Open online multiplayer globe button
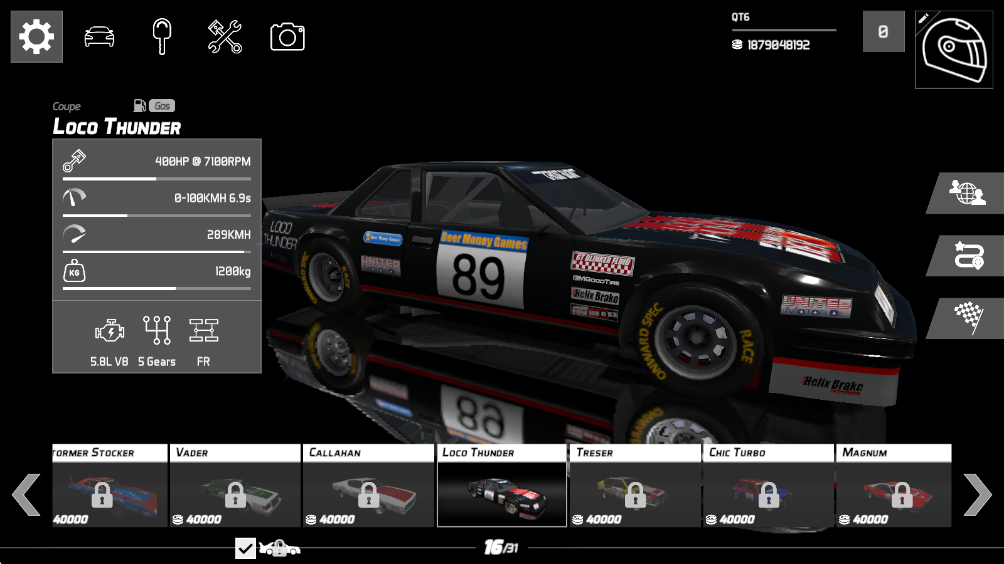This screenshot has width=1004, height=564. pos(966,193)
